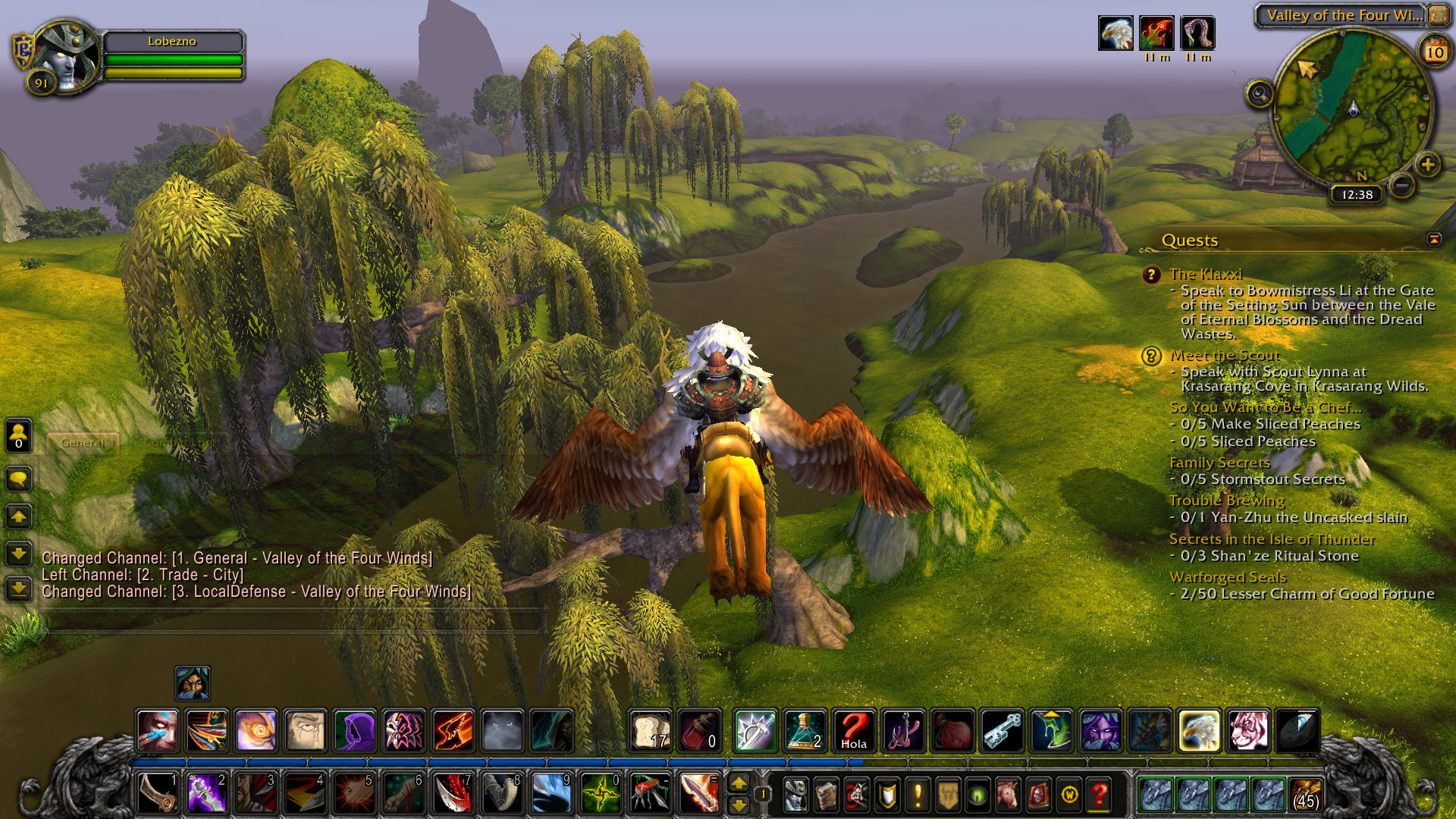This screenshot has height=819, width=1456.
Task: Activate the green shuriken ability
Action: pyautogui.click(x=601, y=794)
